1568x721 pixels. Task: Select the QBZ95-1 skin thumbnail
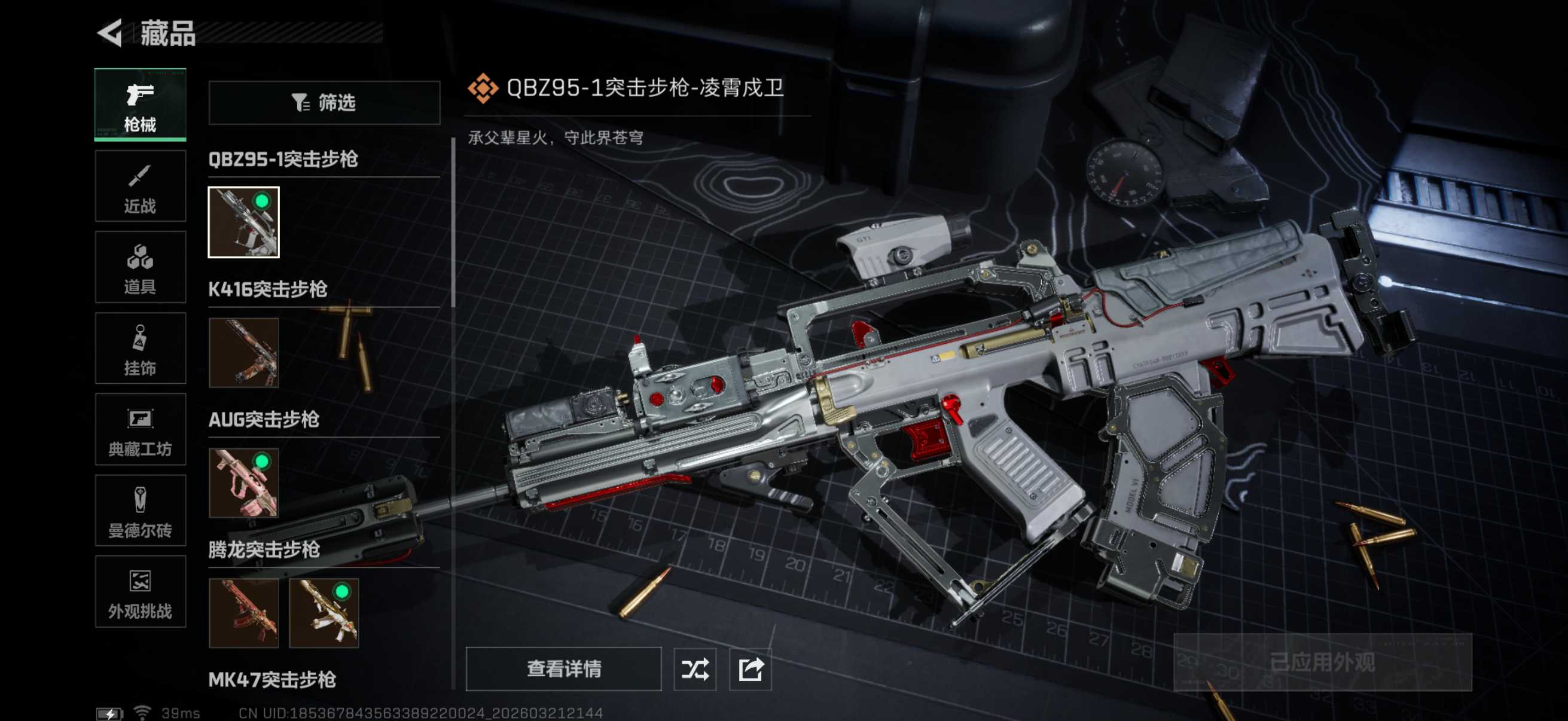[243, 222]
